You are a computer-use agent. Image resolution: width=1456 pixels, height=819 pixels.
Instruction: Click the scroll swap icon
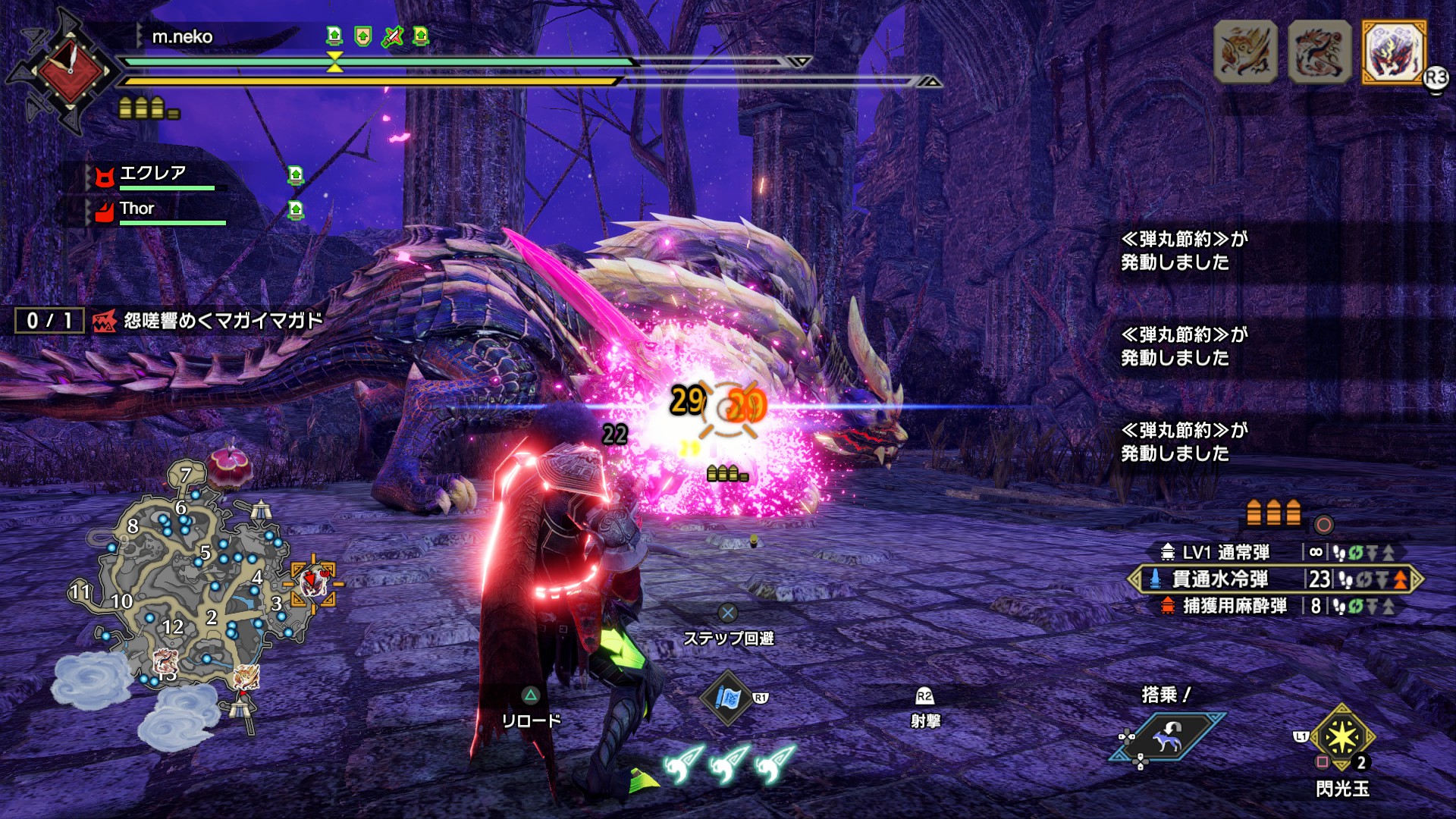pos(727,697)
